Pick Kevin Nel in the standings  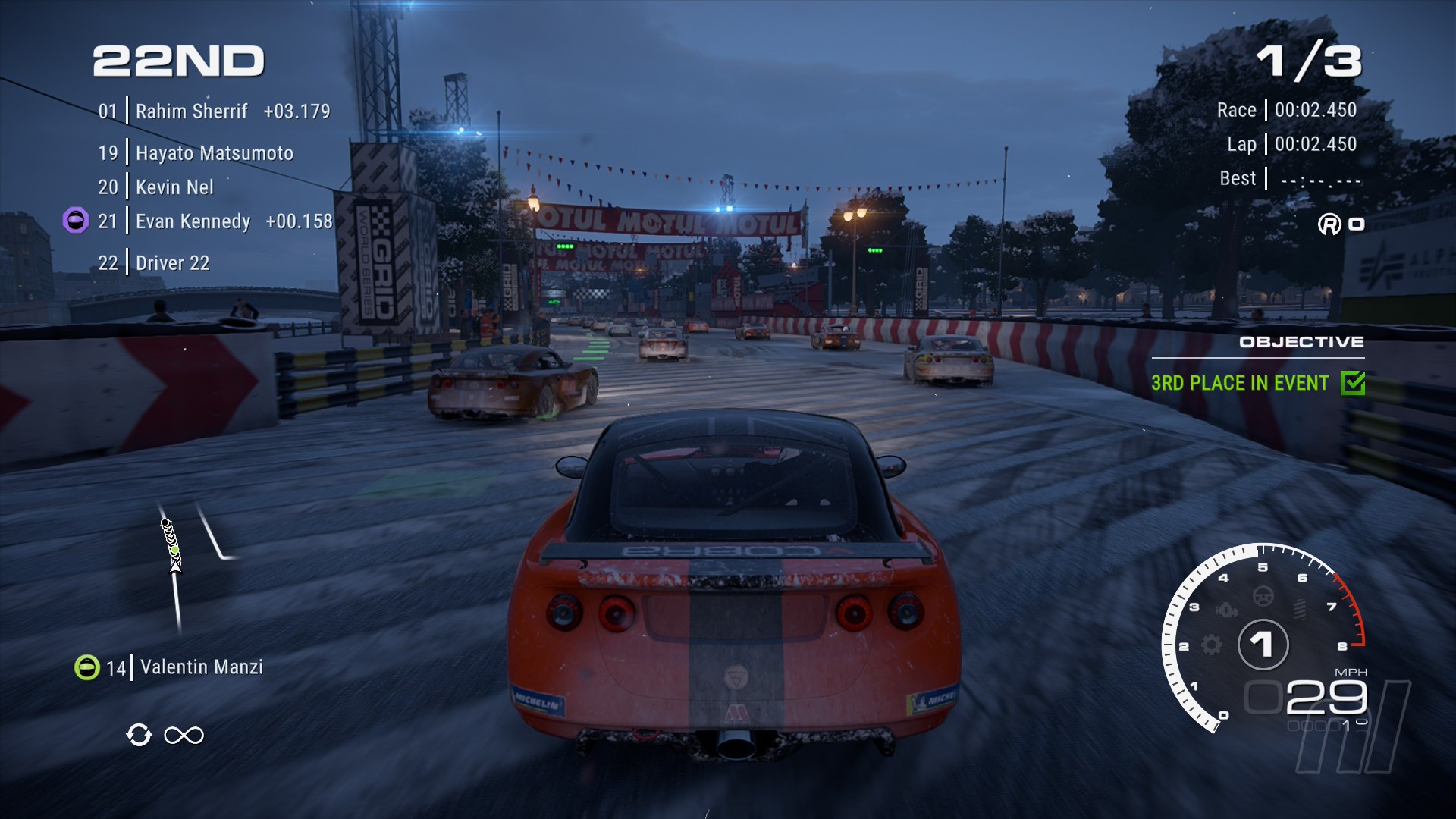click(174, 187)
